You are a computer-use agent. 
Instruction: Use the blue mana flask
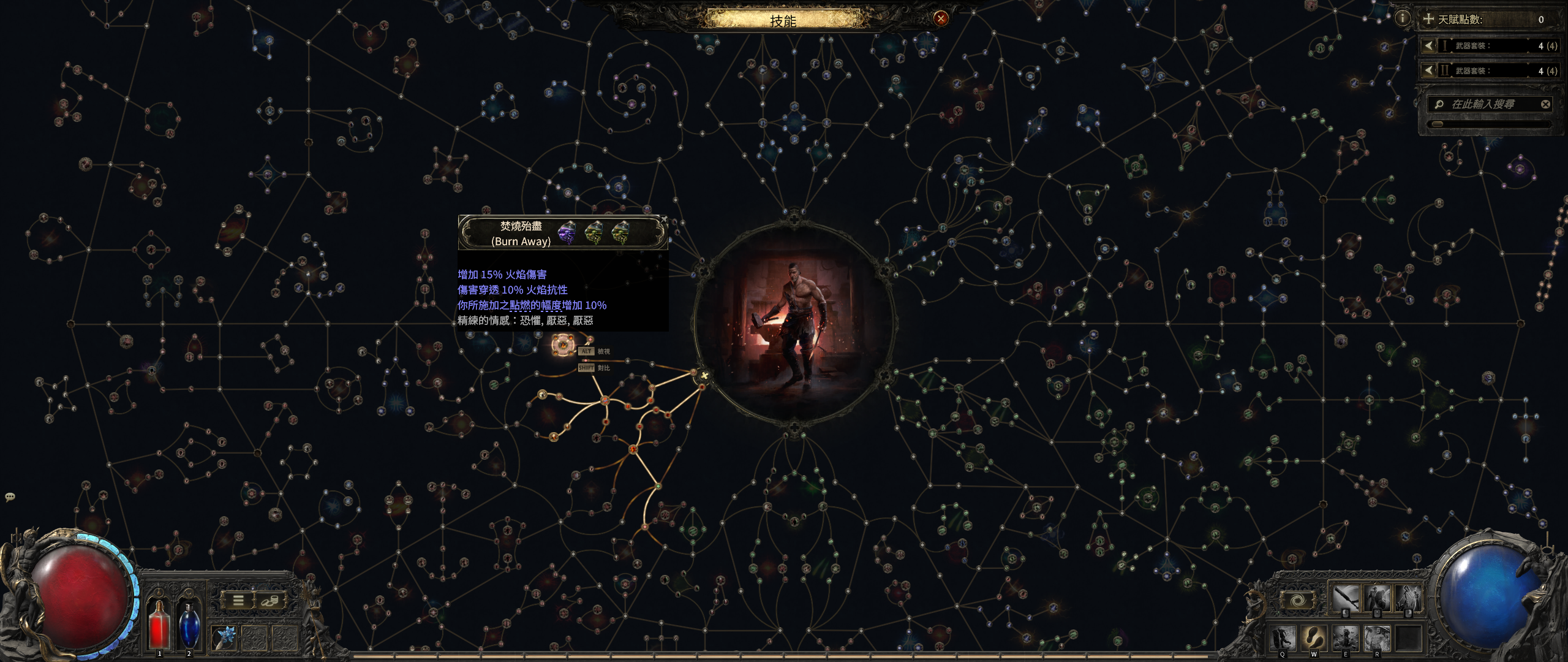(x=189, y=624)
